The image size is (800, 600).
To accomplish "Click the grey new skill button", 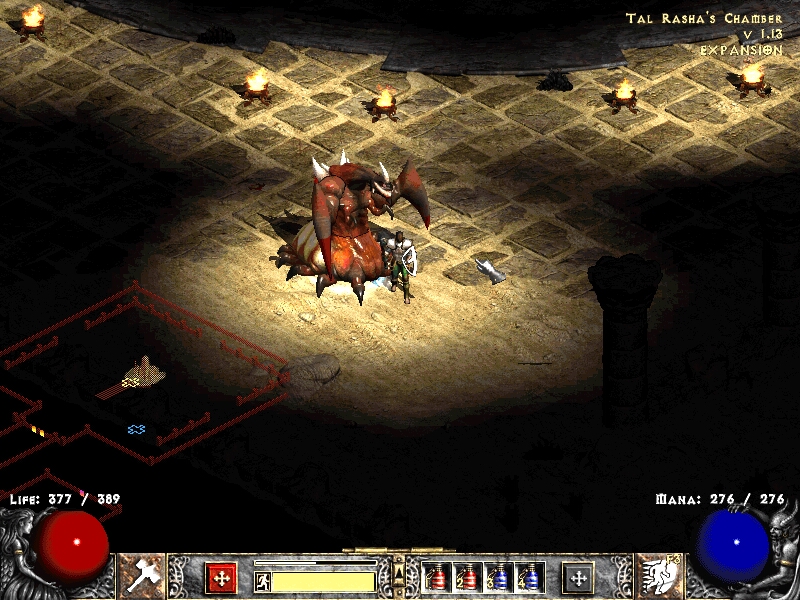I will click(x=578, y=578).
